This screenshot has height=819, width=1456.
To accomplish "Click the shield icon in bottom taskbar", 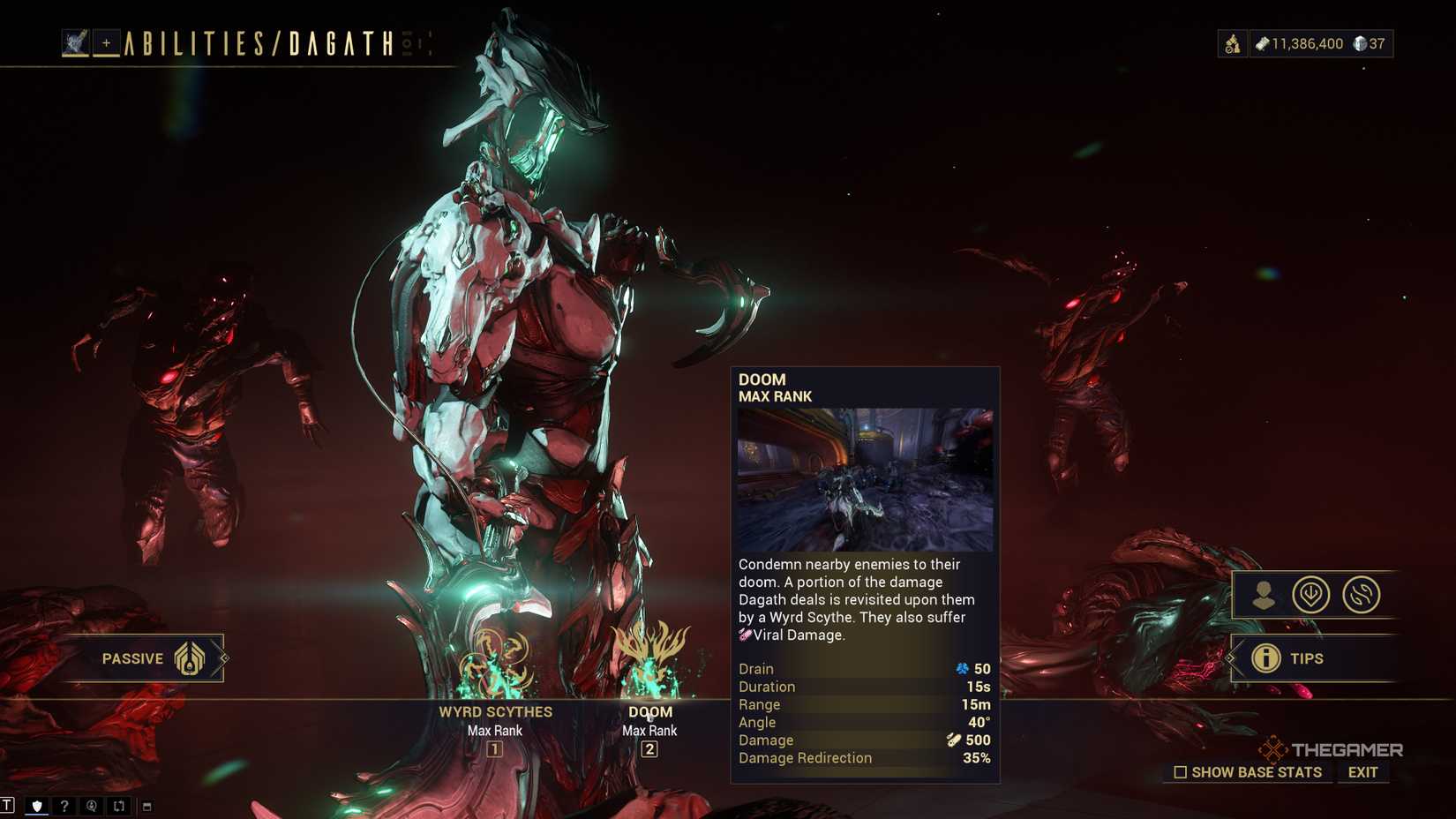I will tap(36, 806).
